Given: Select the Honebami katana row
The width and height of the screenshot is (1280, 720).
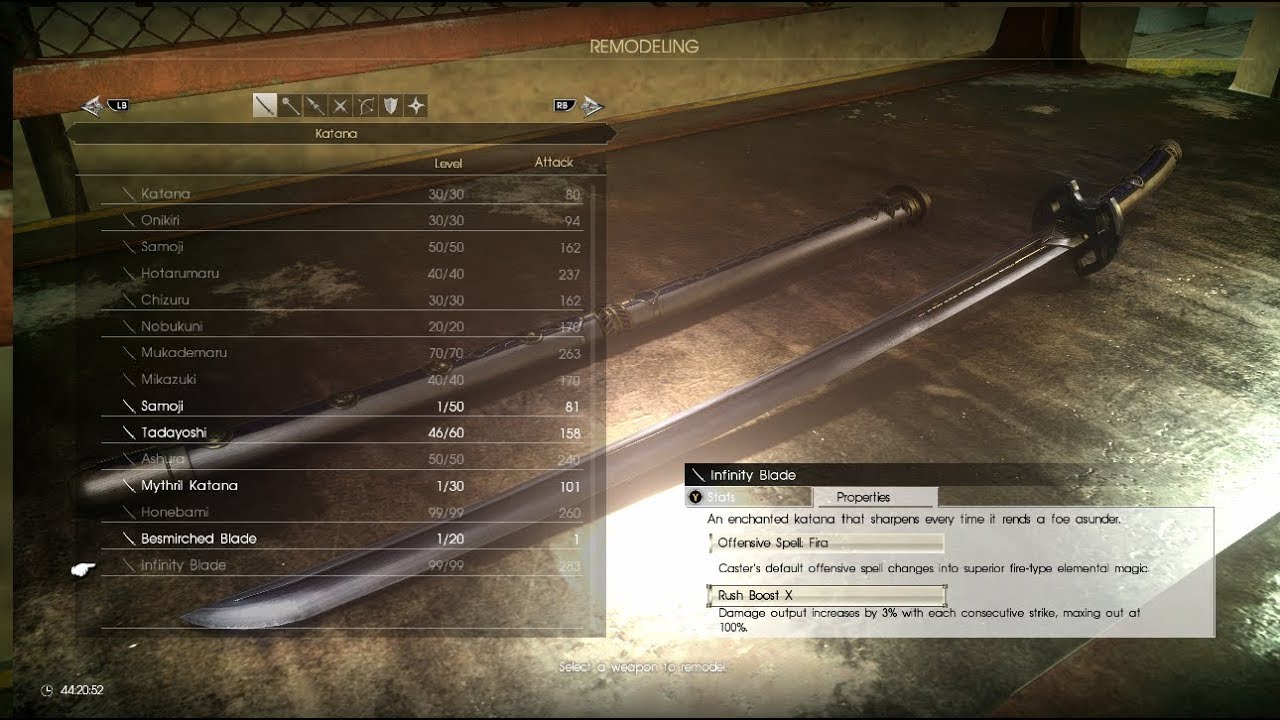Looking at the screenshot, I should (x=340, y=512).
